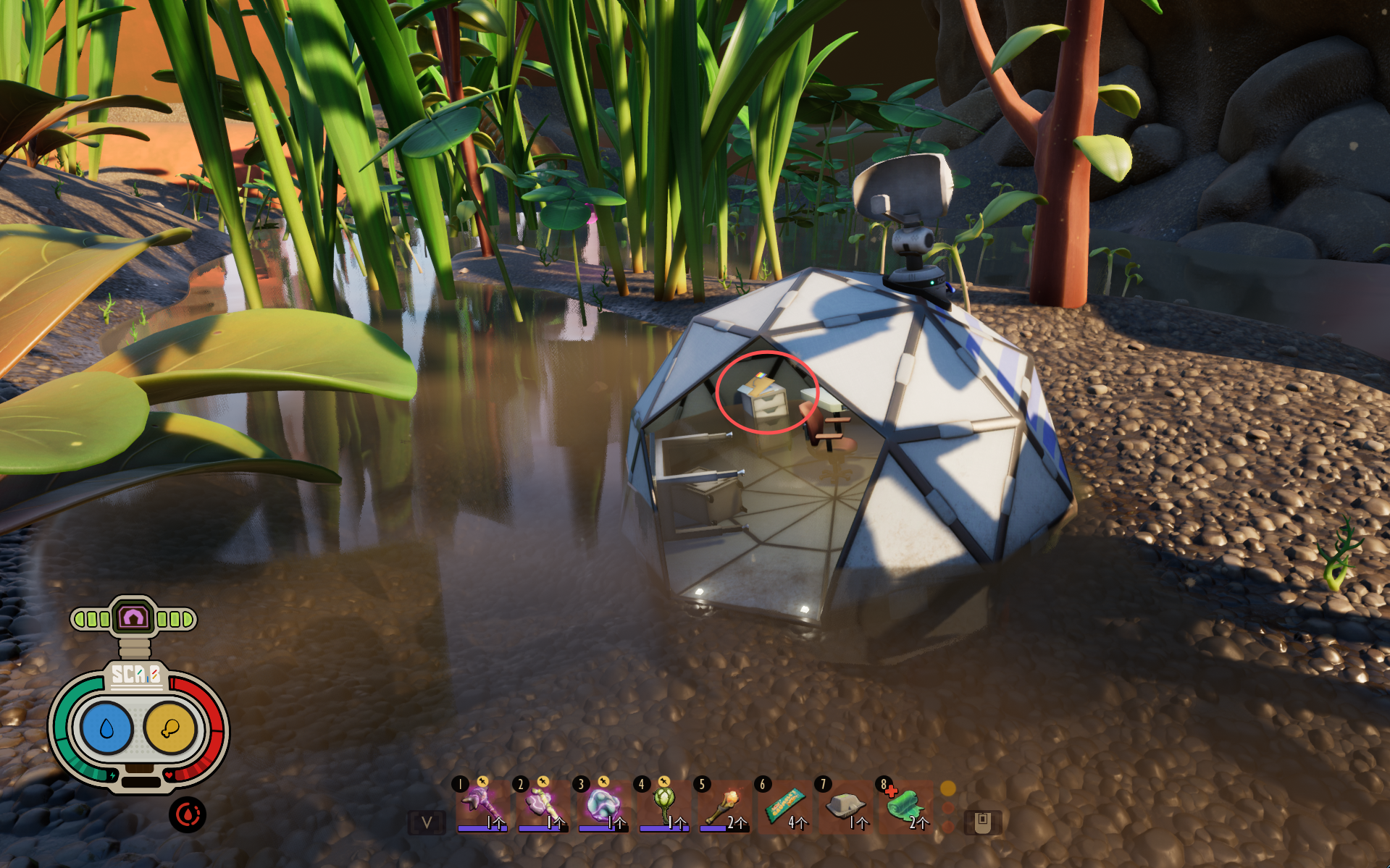Screen dimensions: 1390x868
Task: Equip the torch in hotbar slot 5
Action: click(x=724, y=806)
